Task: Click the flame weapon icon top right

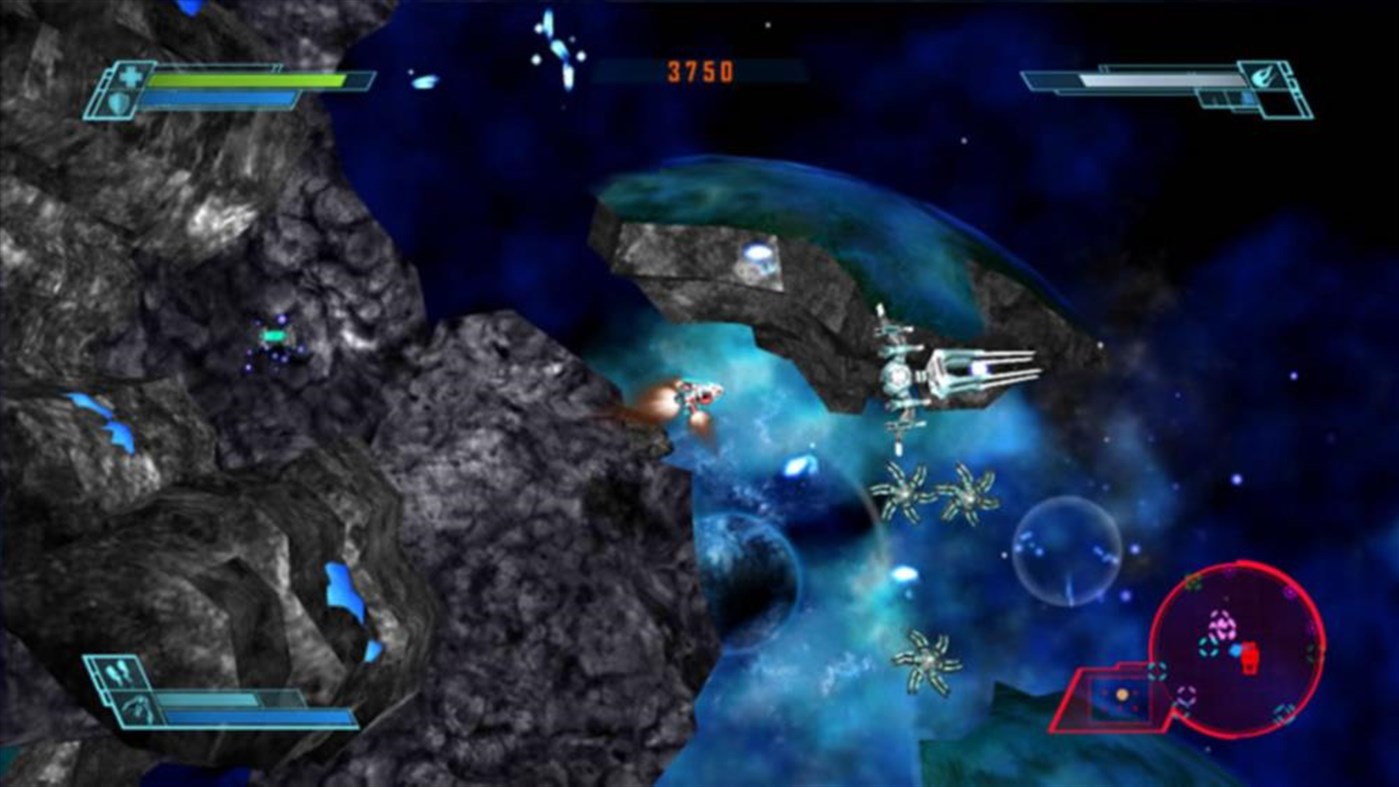Action: [1263, 77]
